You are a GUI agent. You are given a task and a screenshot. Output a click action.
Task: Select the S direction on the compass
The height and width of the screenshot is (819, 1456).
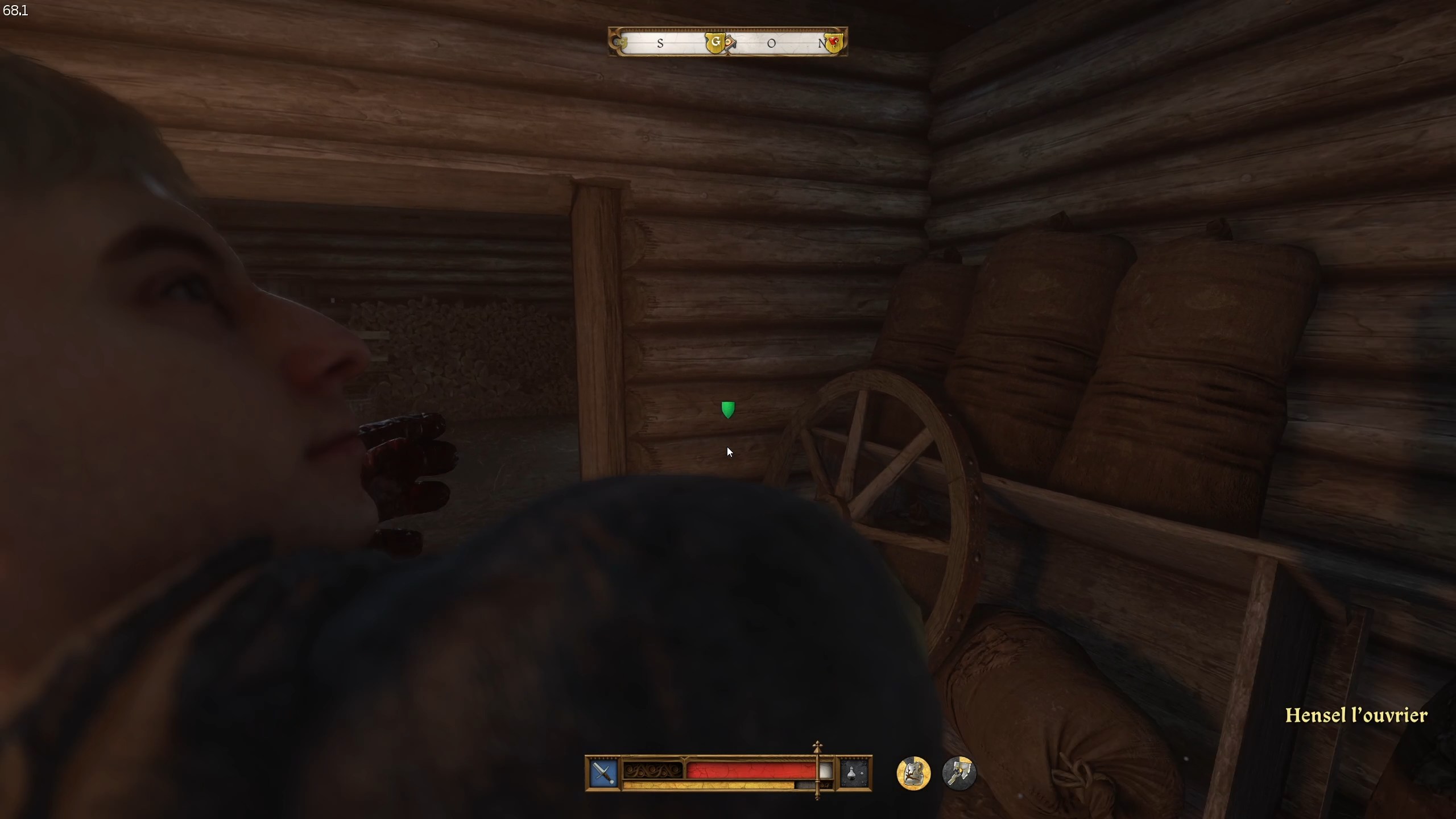pos(660,43)
